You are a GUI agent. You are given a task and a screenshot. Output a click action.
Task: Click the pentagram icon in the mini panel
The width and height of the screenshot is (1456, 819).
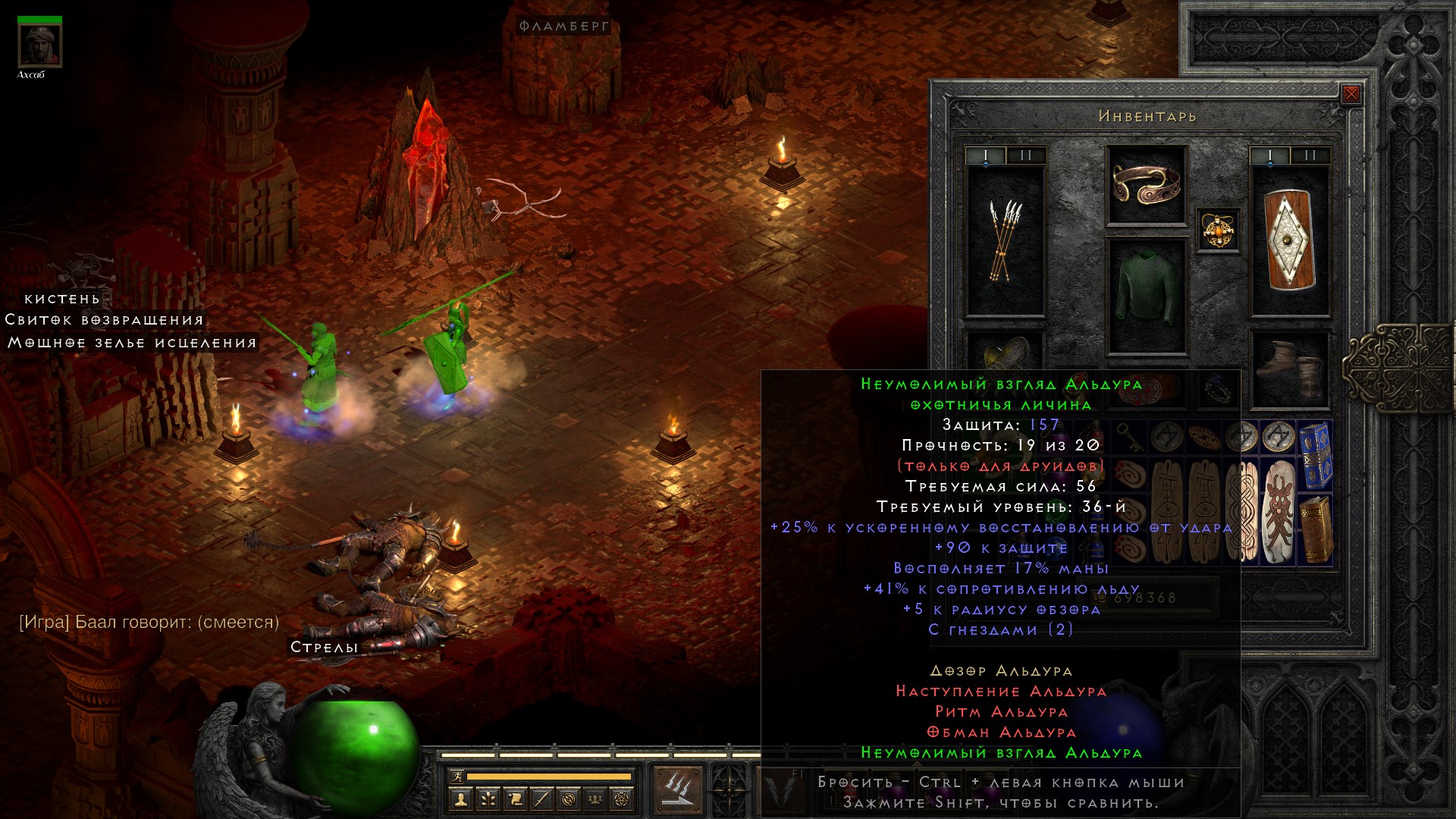coord(622,799)
